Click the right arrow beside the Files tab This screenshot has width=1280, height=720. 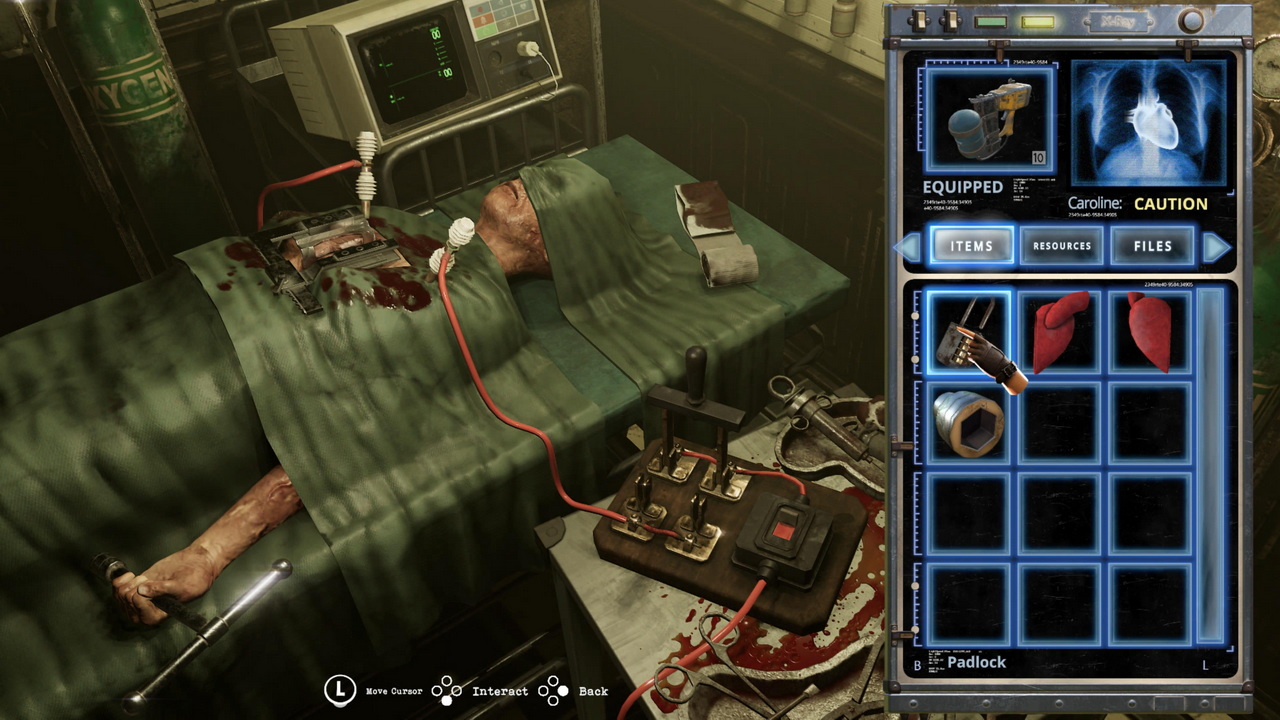(1216, 246)
